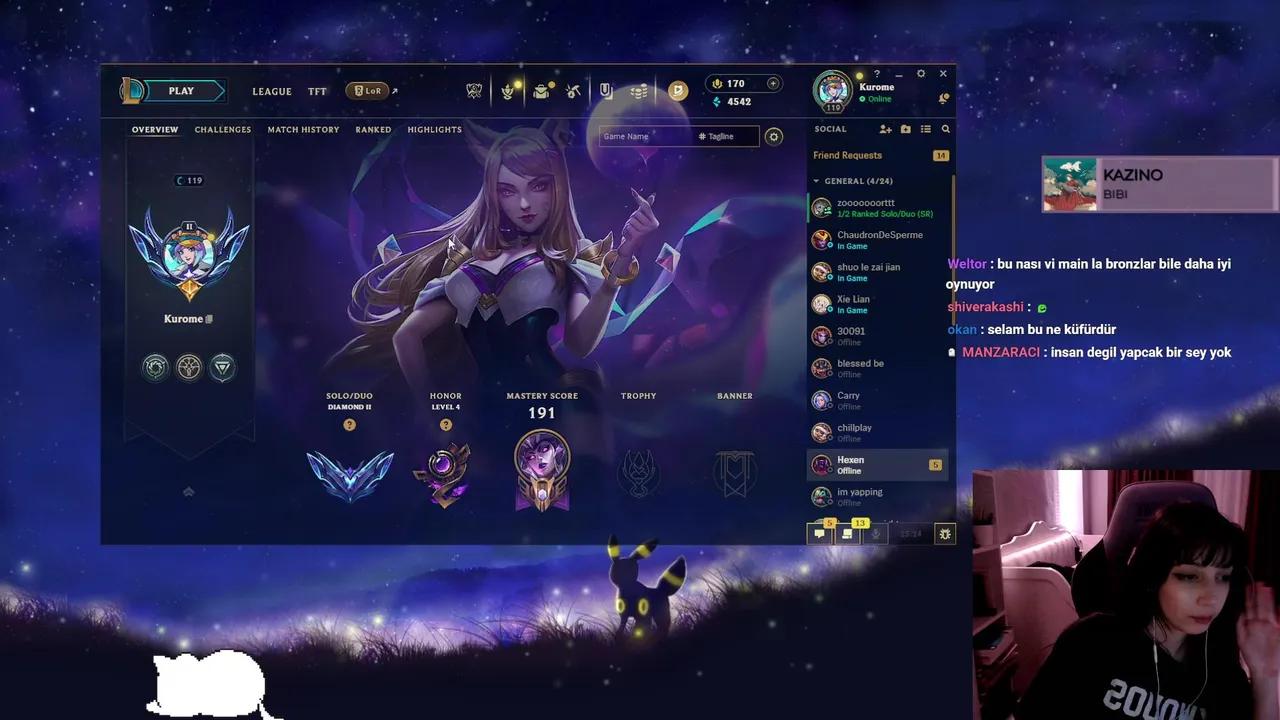Open the TFT section
1280x720 pixels.
pos(317,91)
